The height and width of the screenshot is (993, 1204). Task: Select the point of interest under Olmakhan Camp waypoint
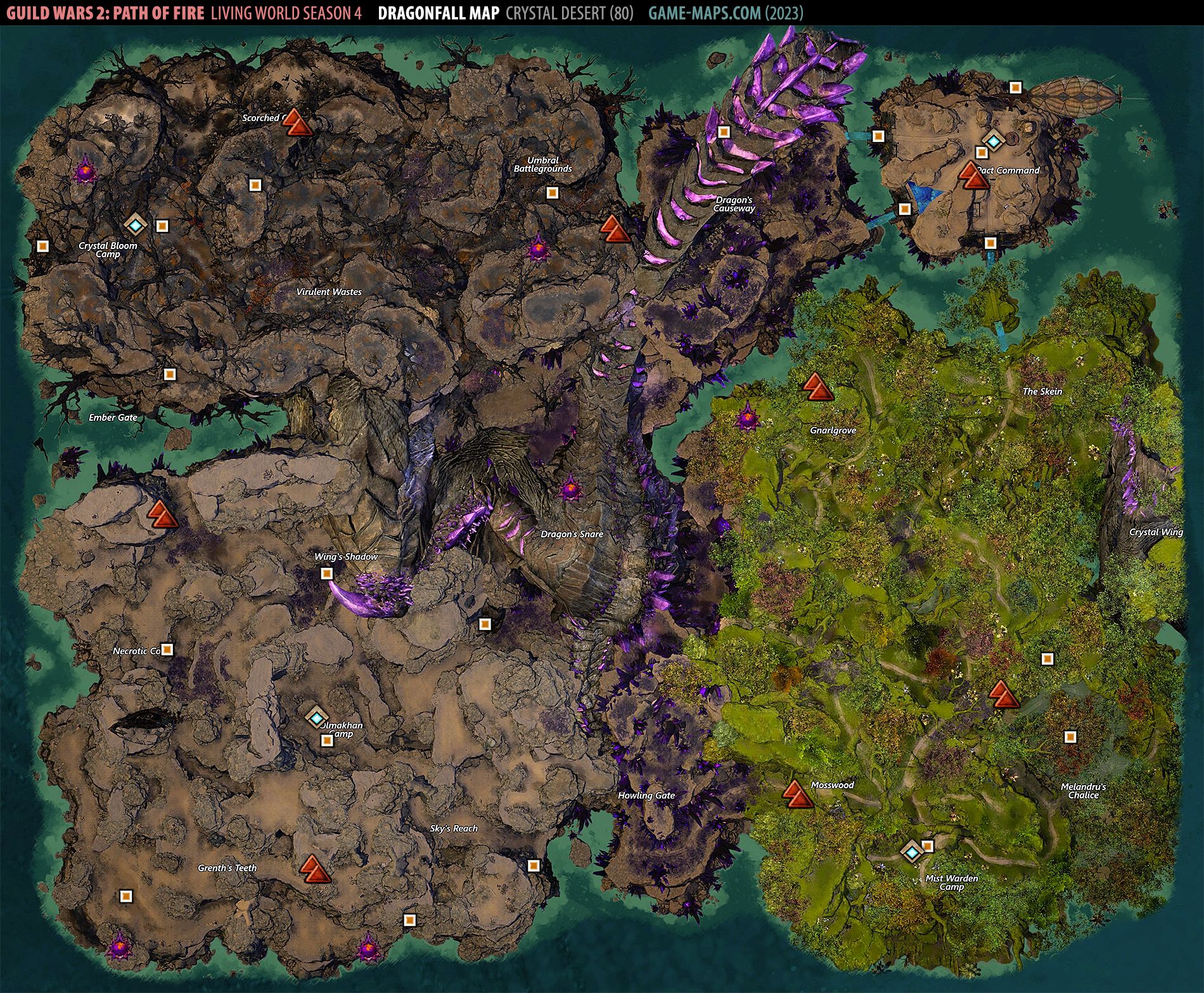[x=327, y=740]
